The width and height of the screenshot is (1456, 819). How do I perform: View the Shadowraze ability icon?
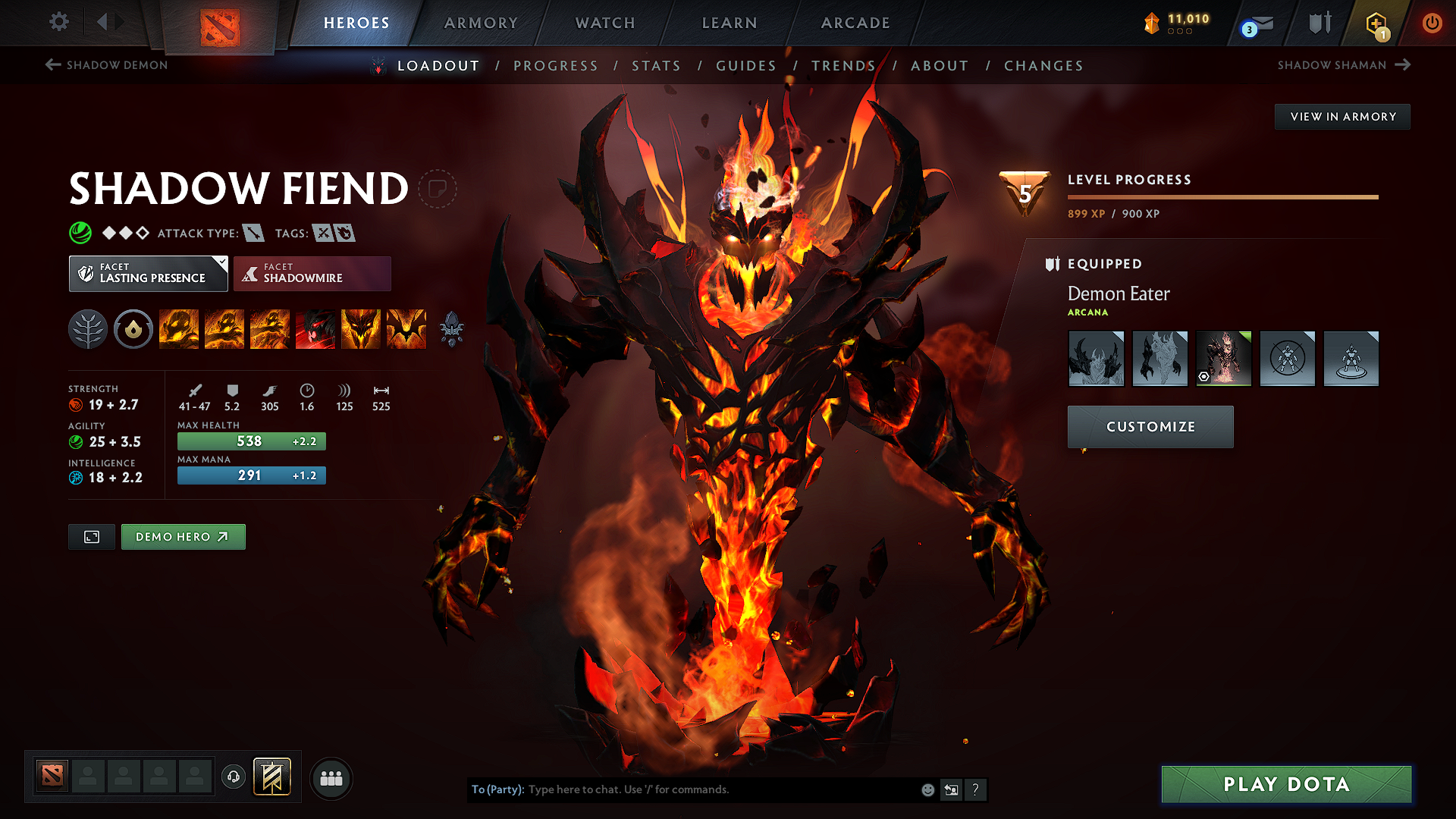pyautogui.click(x=179, y=329)
